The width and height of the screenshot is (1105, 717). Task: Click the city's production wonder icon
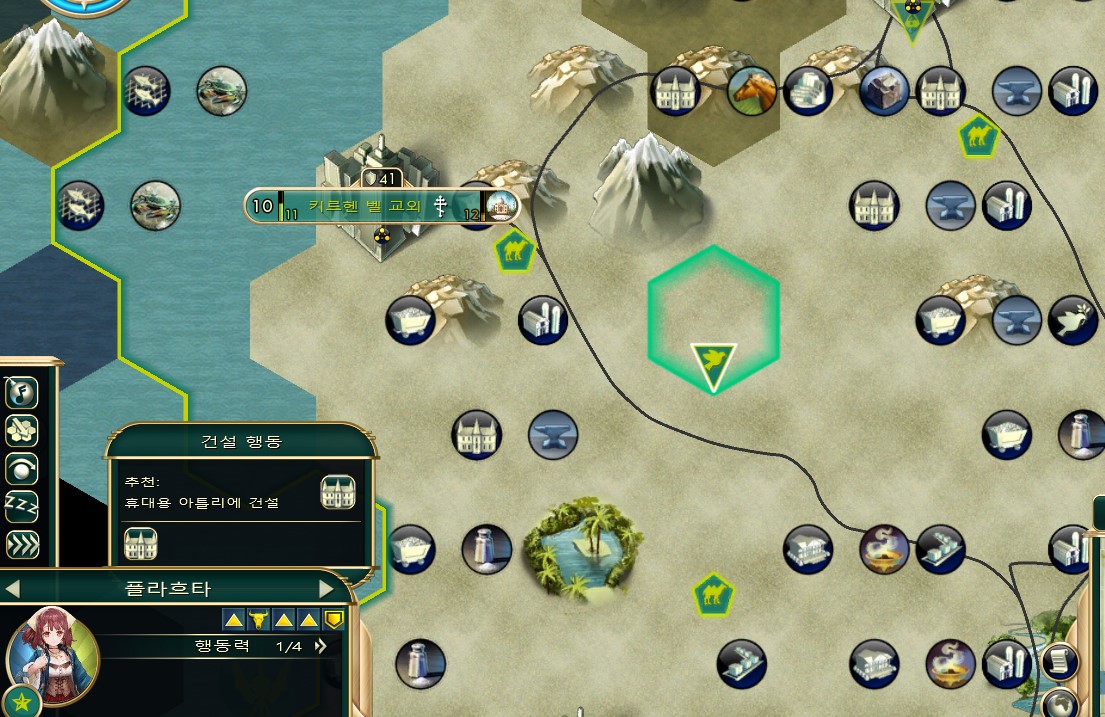pyautogui.click(x=501, y=207)
